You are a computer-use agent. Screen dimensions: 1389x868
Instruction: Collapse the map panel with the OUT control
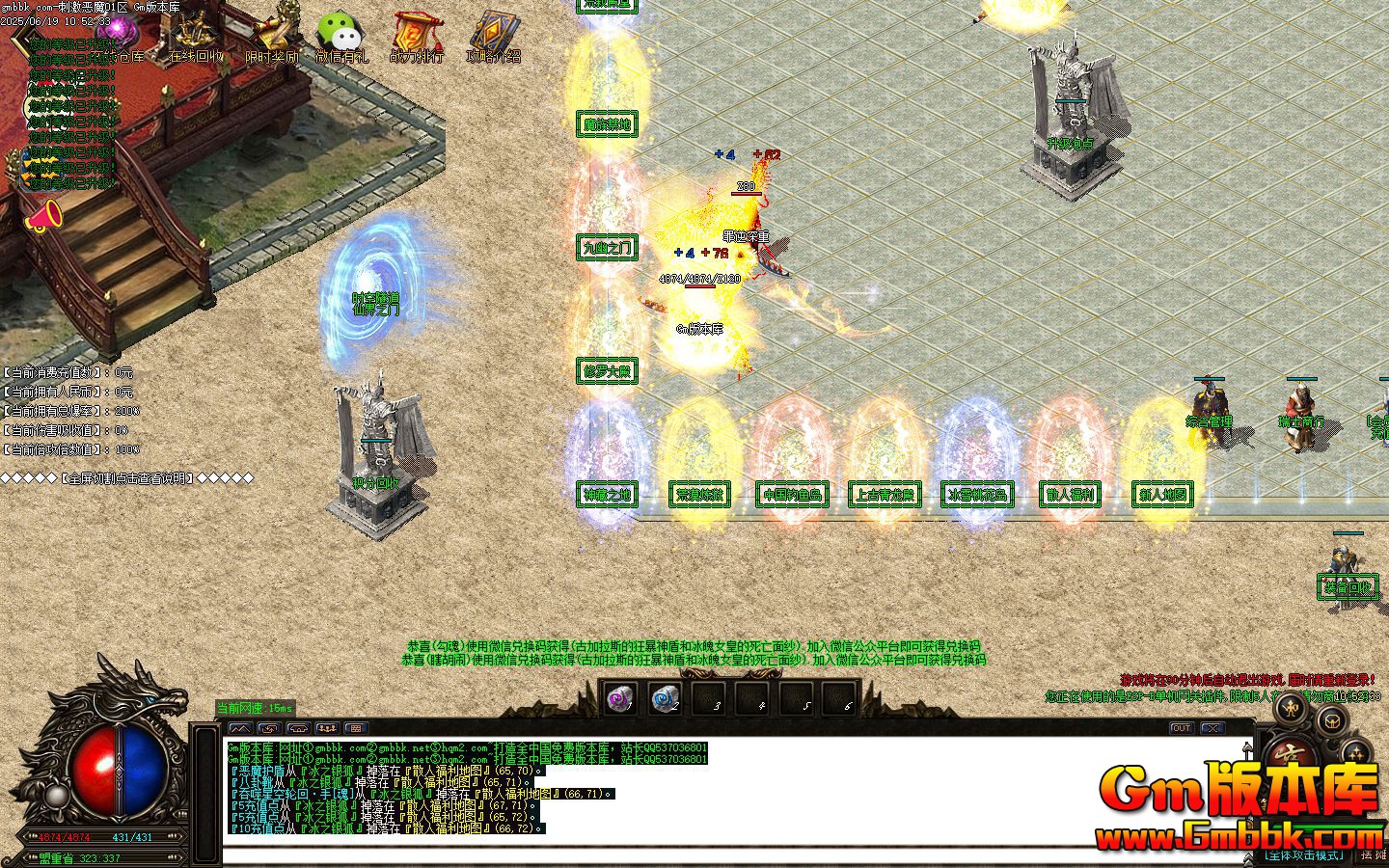[x=1182, y=727]
